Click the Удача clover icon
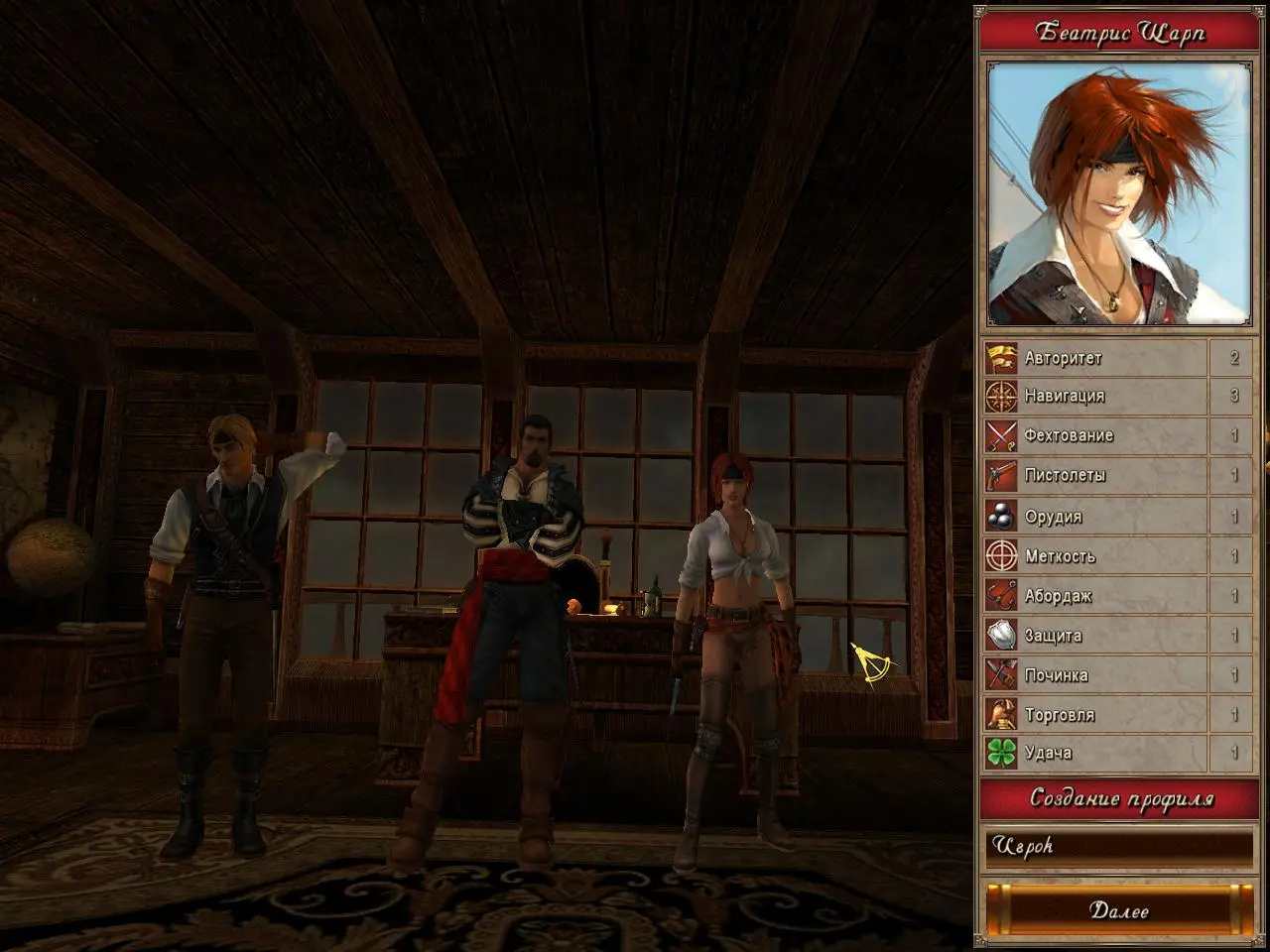This screenshot has width=1270, height=952. (1001, 753)
